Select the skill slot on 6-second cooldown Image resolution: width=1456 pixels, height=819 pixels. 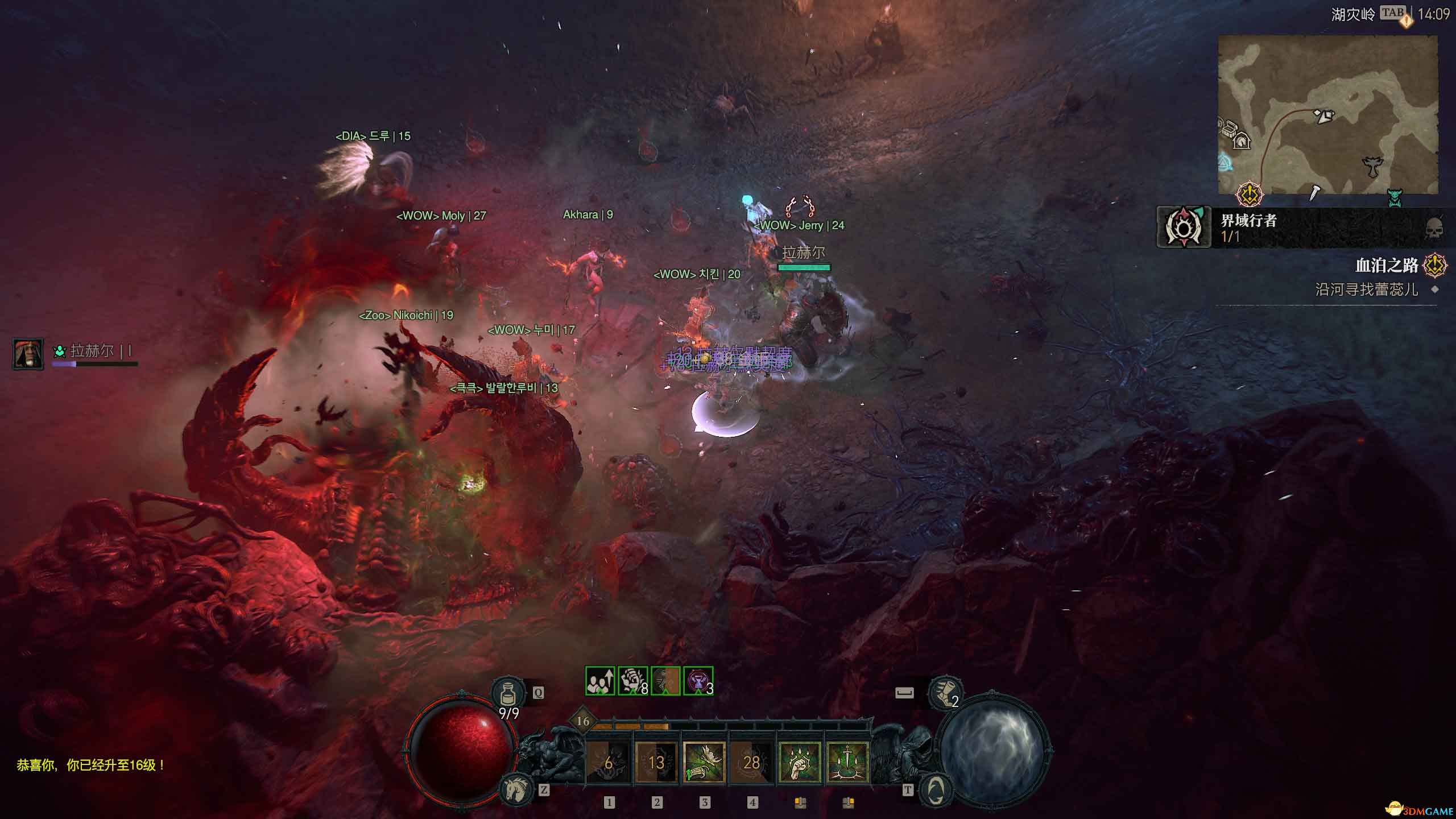click(x=609, y=762)
